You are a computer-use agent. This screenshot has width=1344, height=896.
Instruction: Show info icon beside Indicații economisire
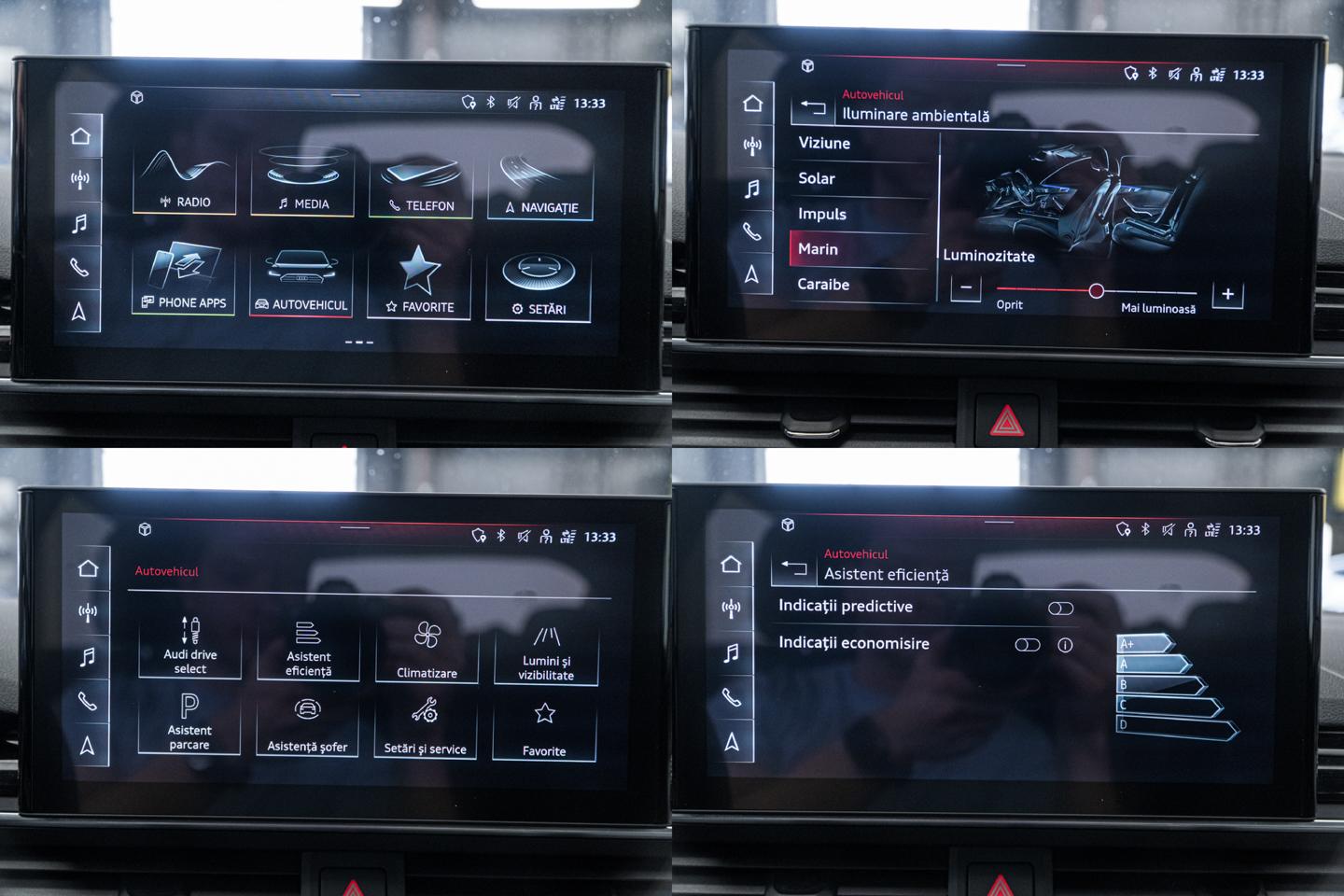click(x=1065, y=645)
